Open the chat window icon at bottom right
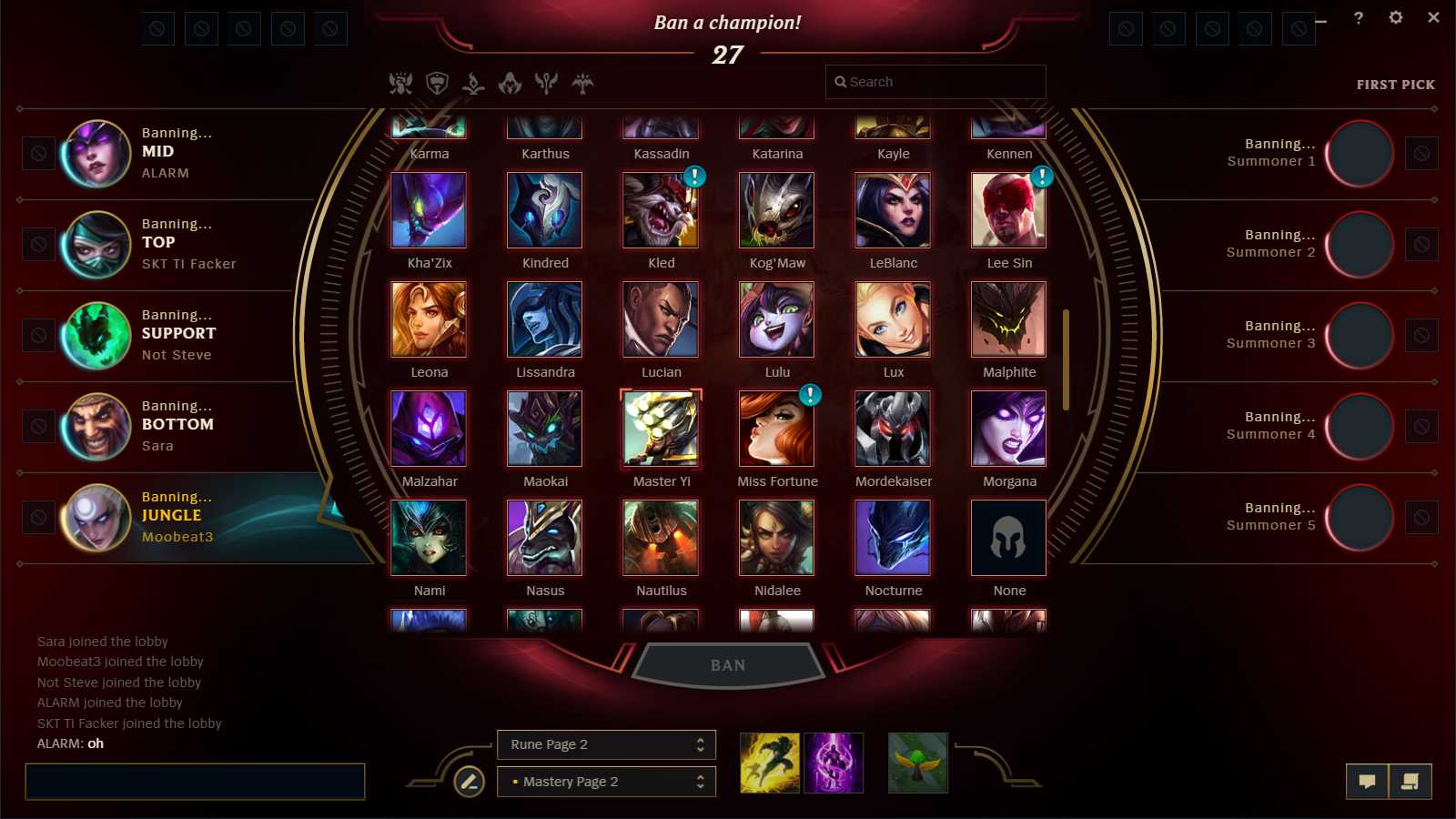1456x819 pixels. click(x=1369, y=781)
